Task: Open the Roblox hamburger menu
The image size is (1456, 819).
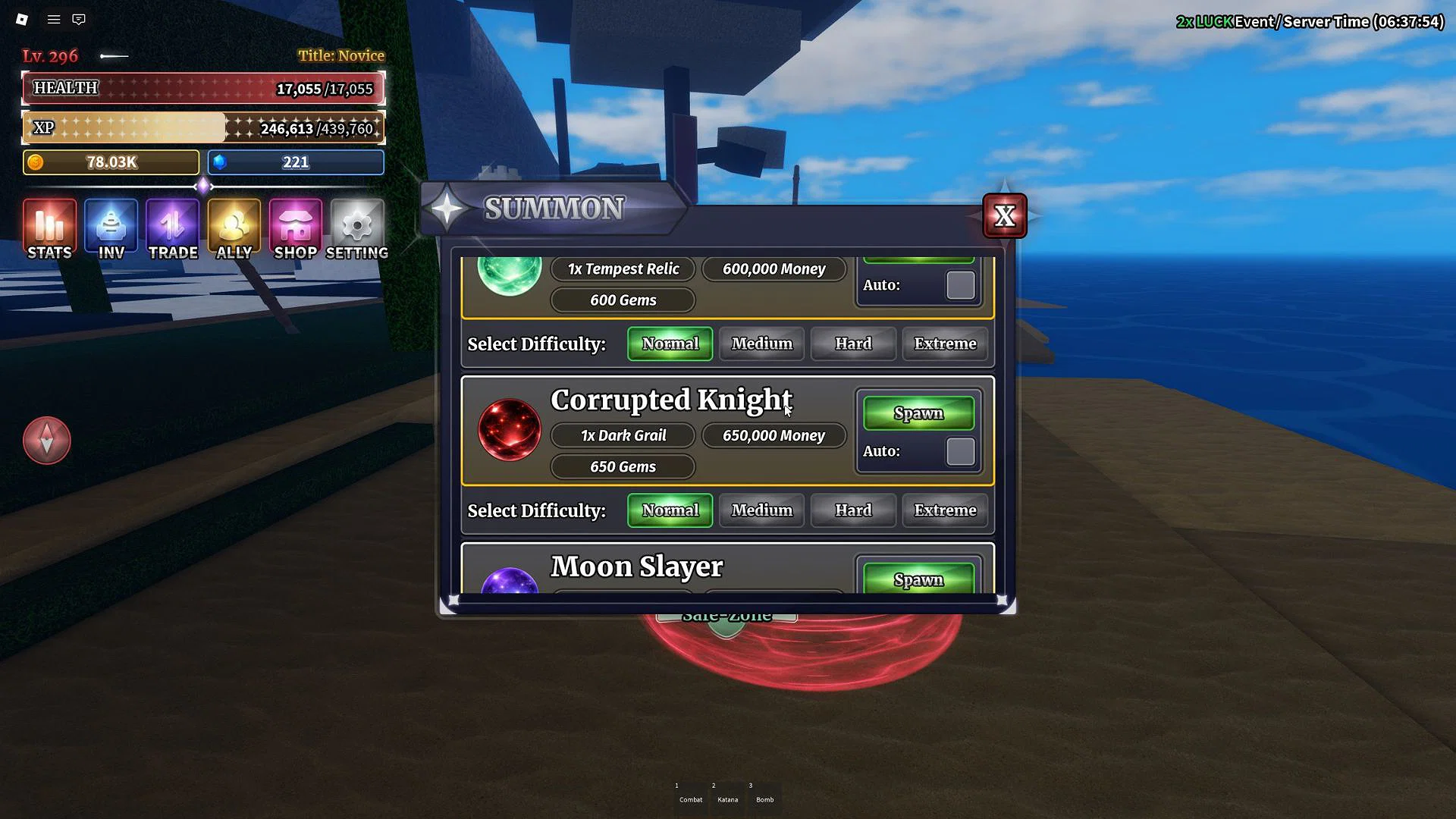Action: [52, 19]
